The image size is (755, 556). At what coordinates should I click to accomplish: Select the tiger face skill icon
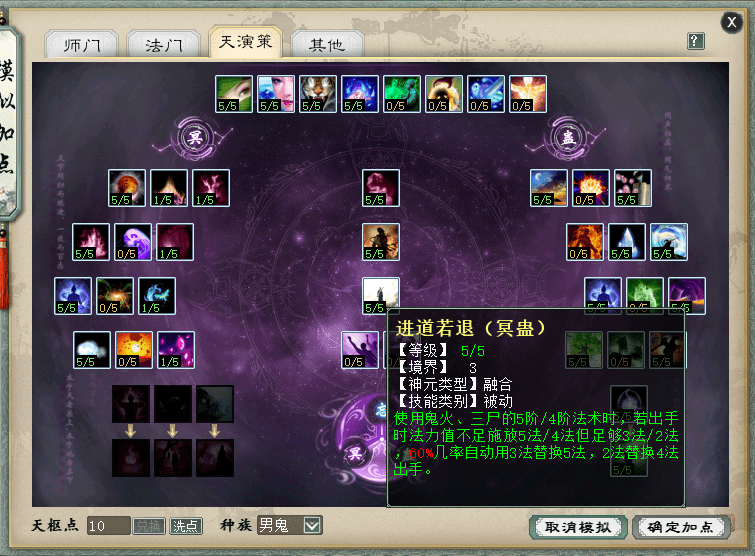point(318,93)
